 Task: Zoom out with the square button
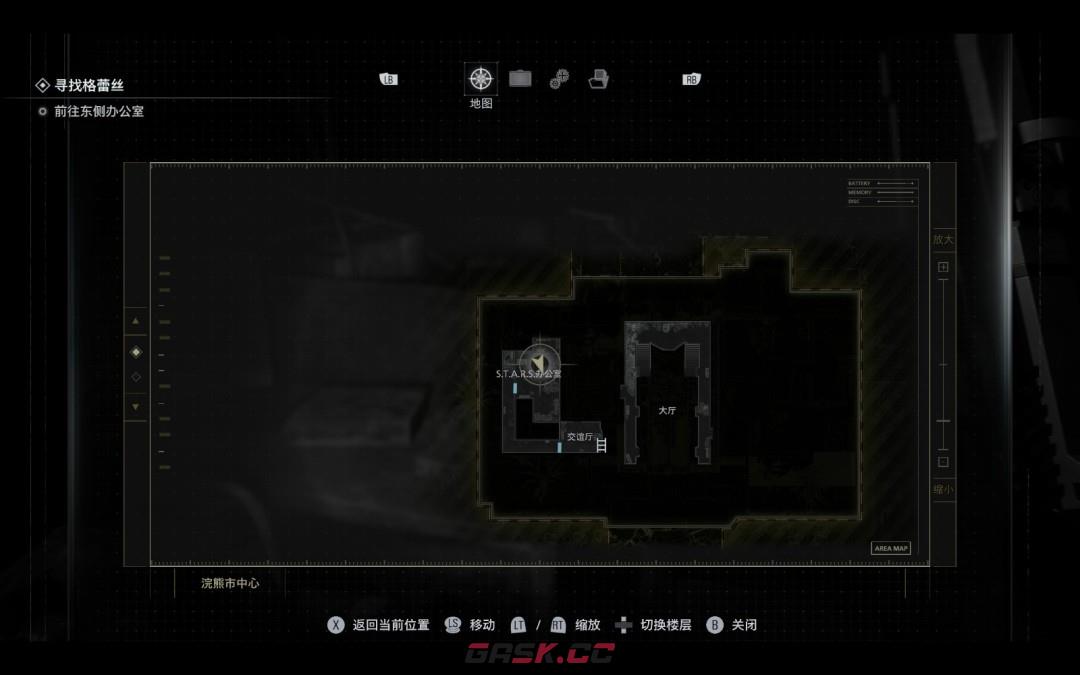943,462
